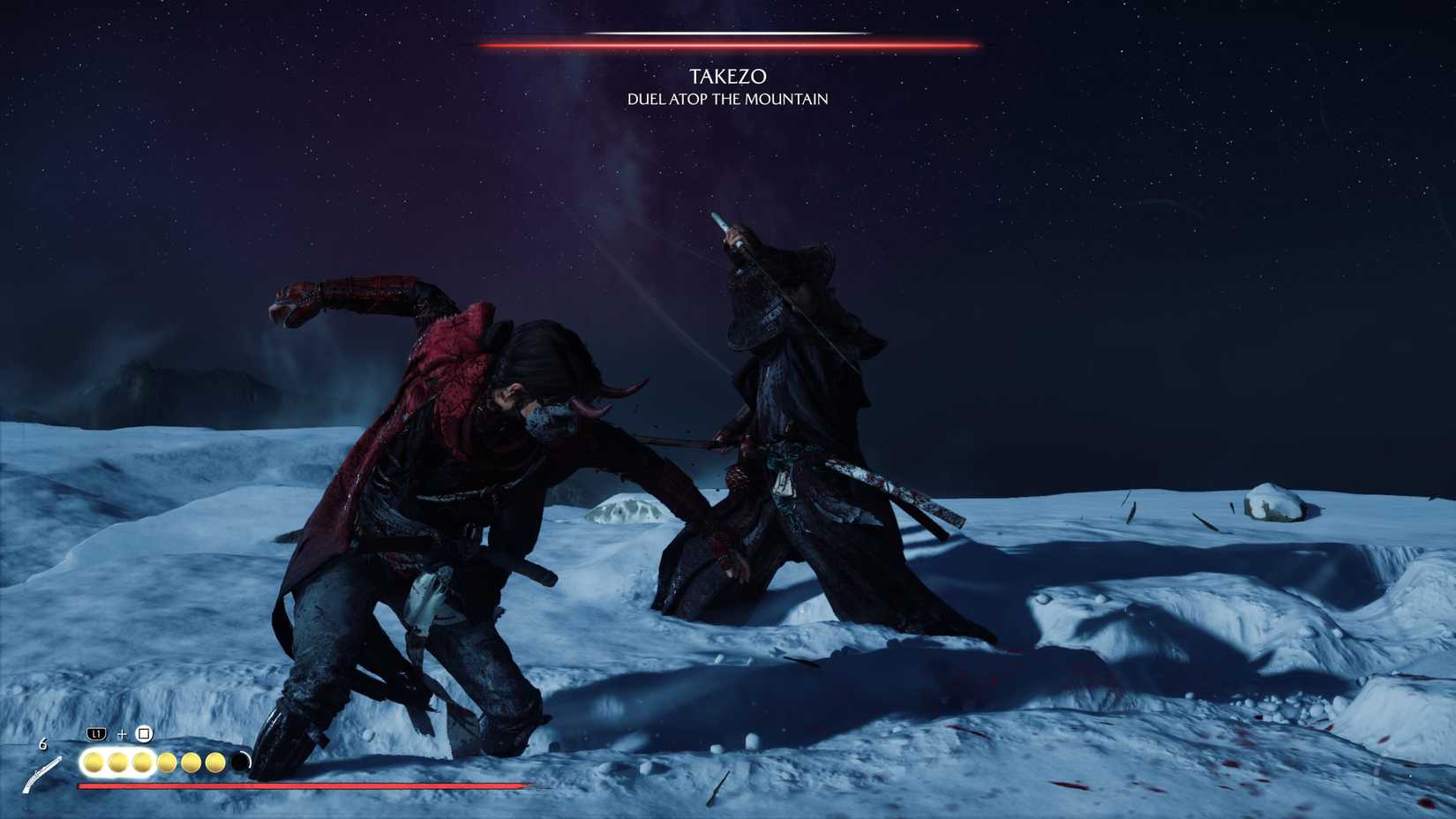
Task: Expand the weapon counter showing 6
Action: tap(43, 744)
